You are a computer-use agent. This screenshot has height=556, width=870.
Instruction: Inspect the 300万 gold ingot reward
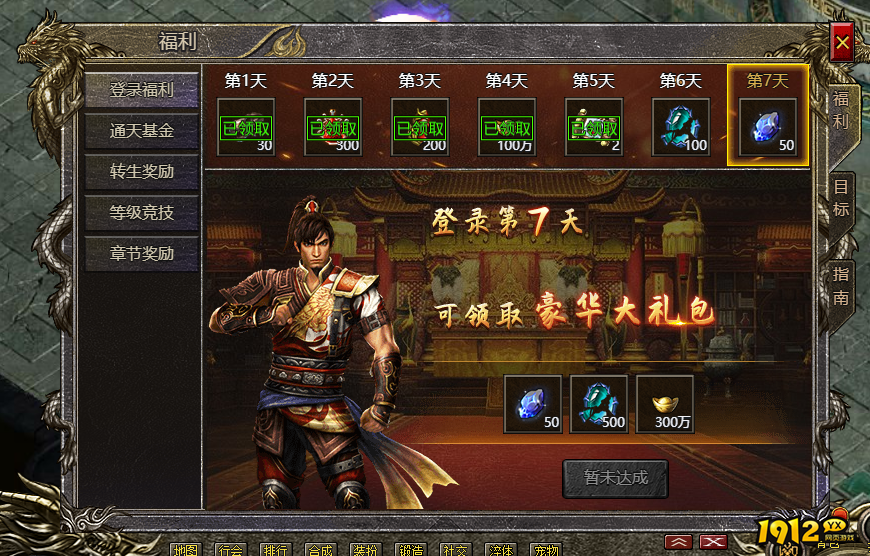click(665, 404)
